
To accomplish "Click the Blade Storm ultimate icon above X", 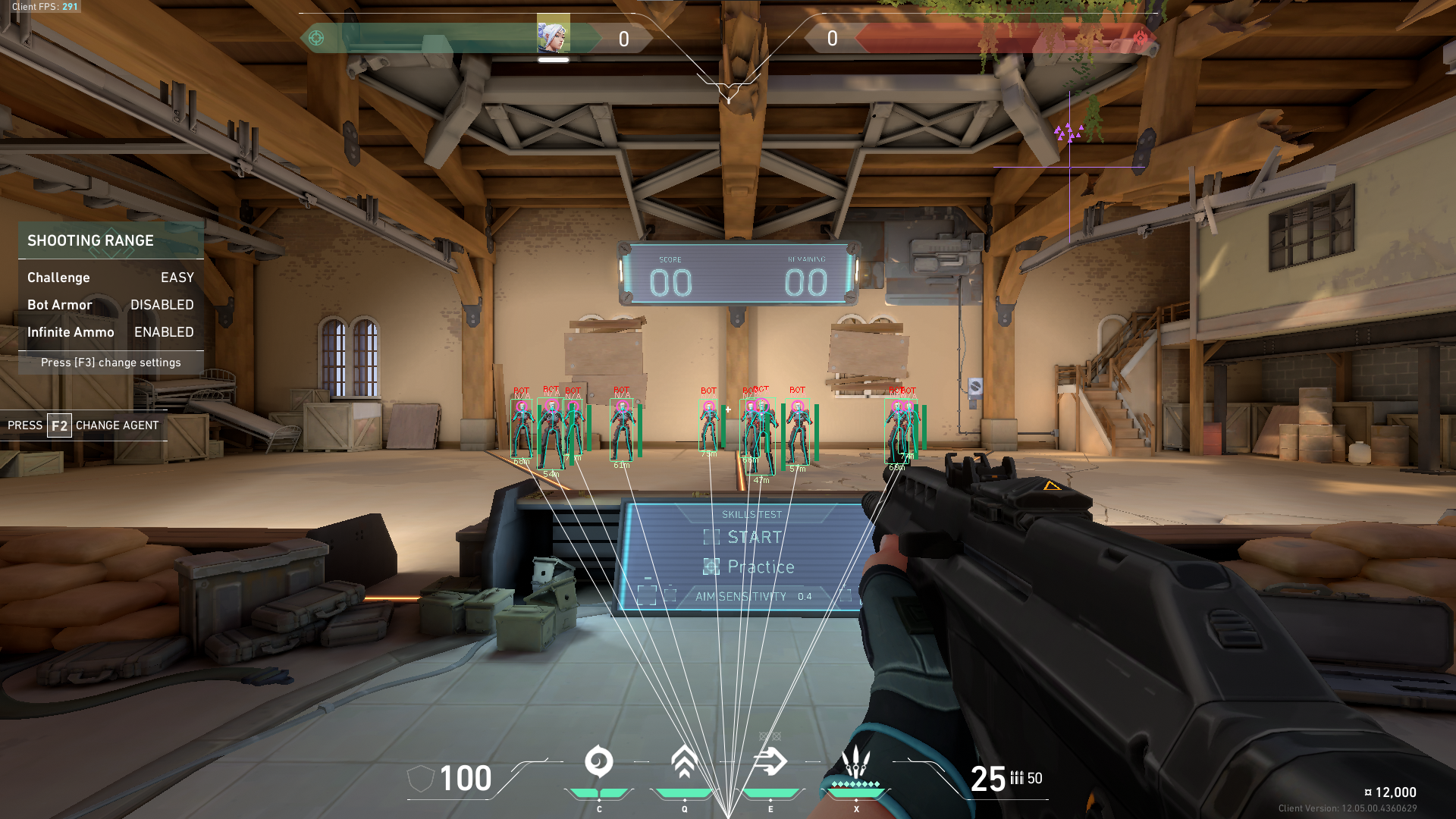I will click(855, 762).
